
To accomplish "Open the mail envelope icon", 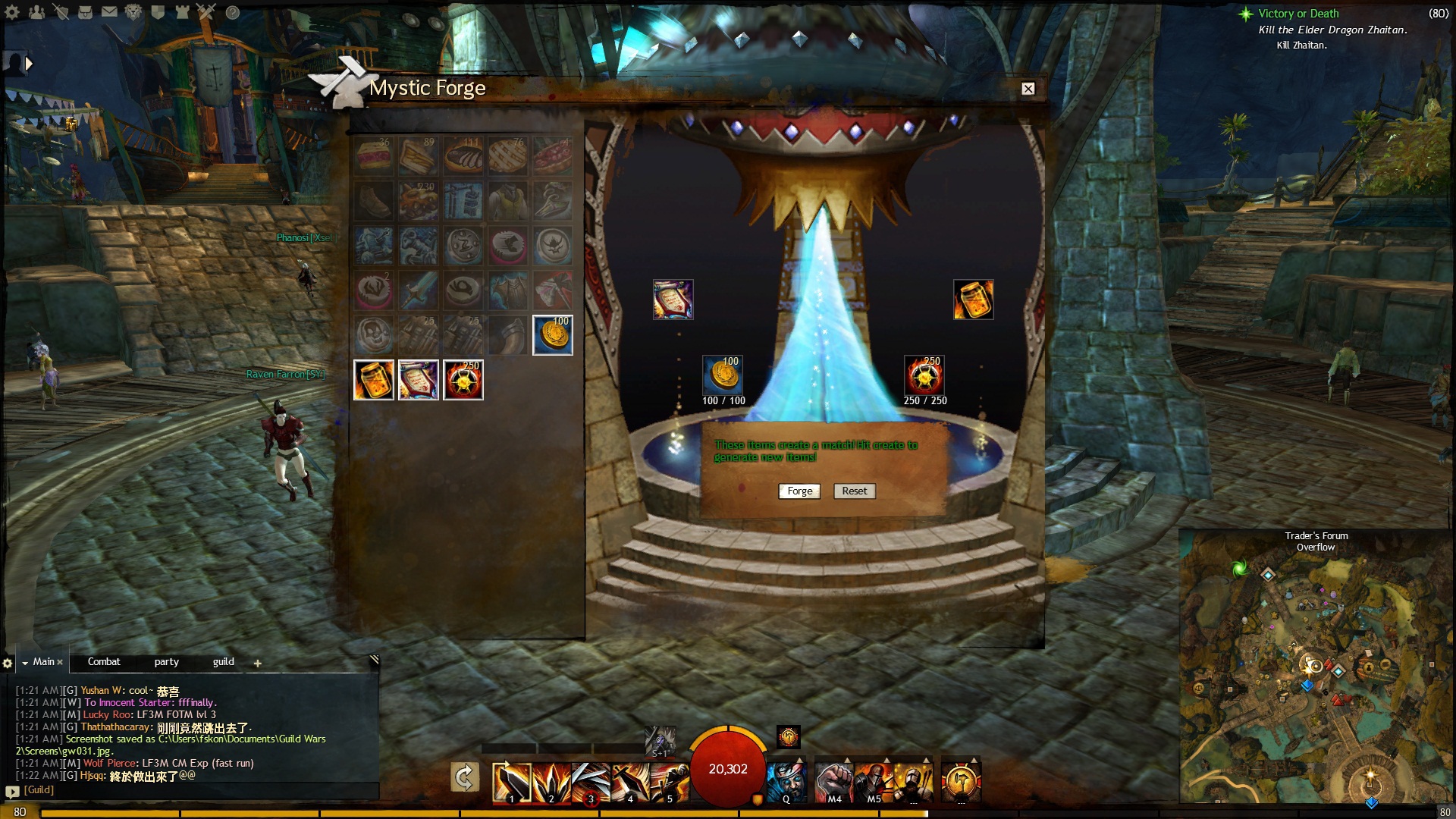I will coord(109,12).
